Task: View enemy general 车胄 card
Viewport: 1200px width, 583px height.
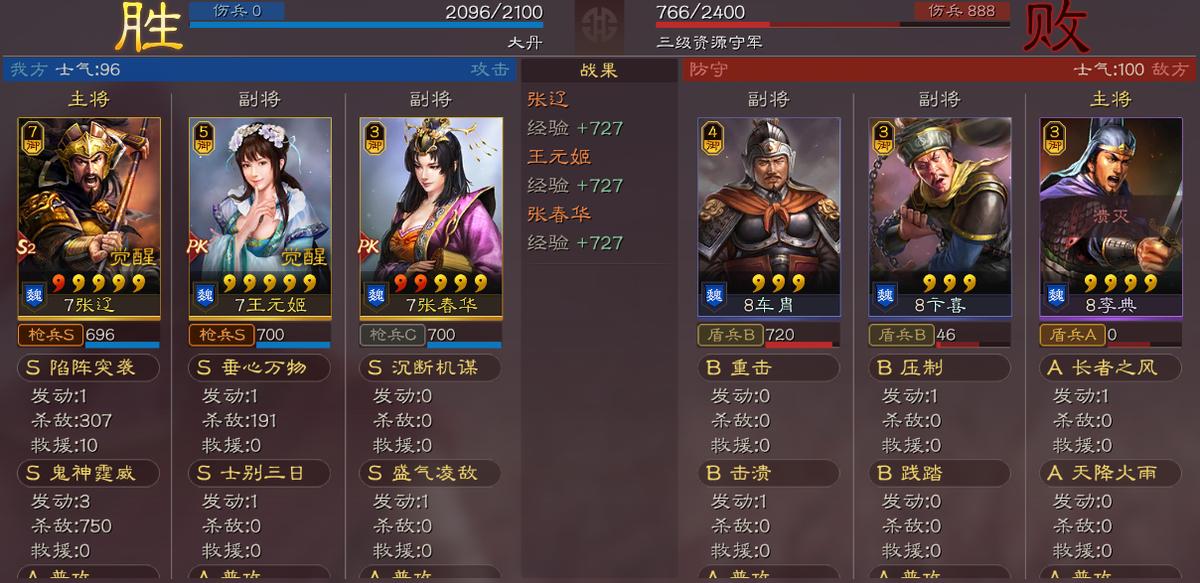Action: coord(768,214)
